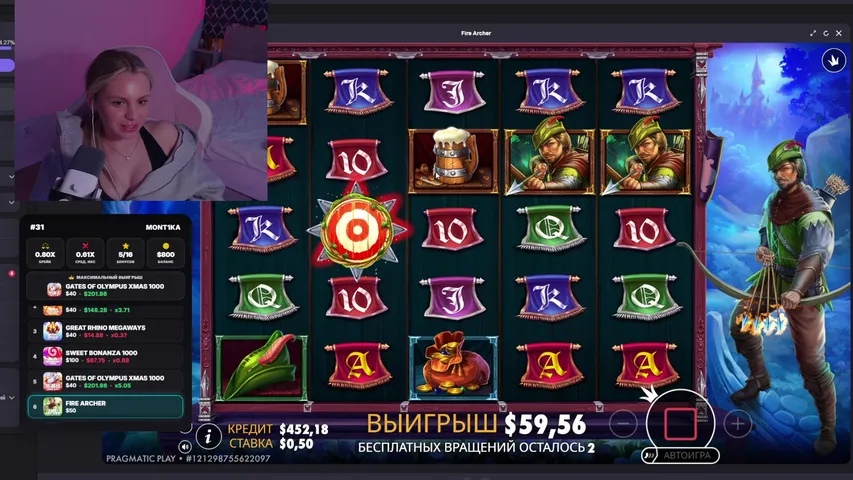This screenshot has width=853, height=480.
Task: Stop the spin with the red square button
Action: (x=679, y=423)
